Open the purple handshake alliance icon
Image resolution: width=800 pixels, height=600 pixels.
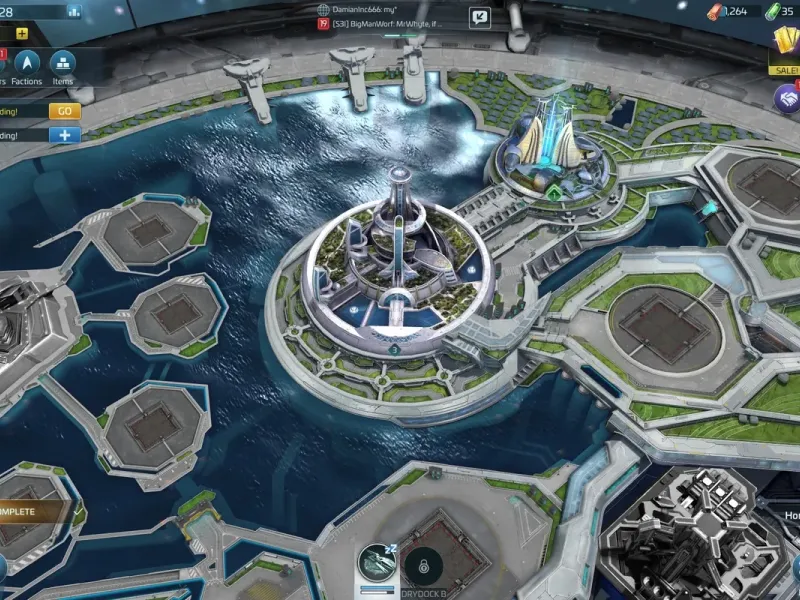[x=787, y=98]
